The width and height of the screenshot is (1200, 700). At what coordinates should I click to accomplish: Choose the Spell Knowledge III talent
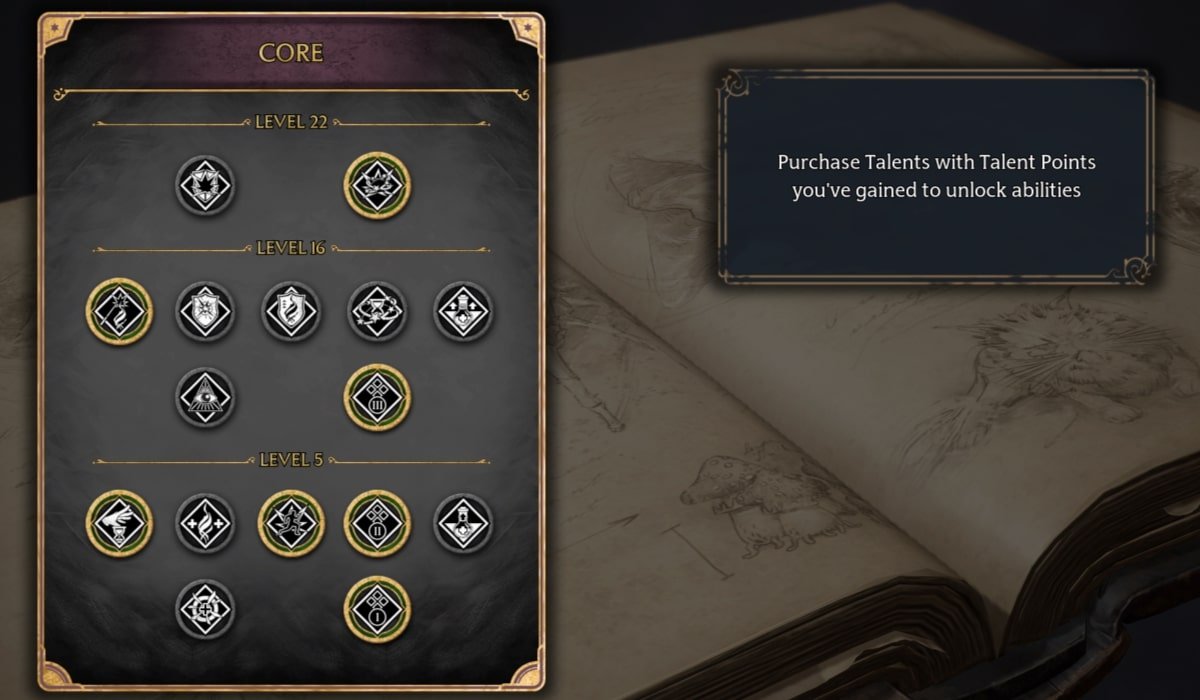tap(377, 397)
